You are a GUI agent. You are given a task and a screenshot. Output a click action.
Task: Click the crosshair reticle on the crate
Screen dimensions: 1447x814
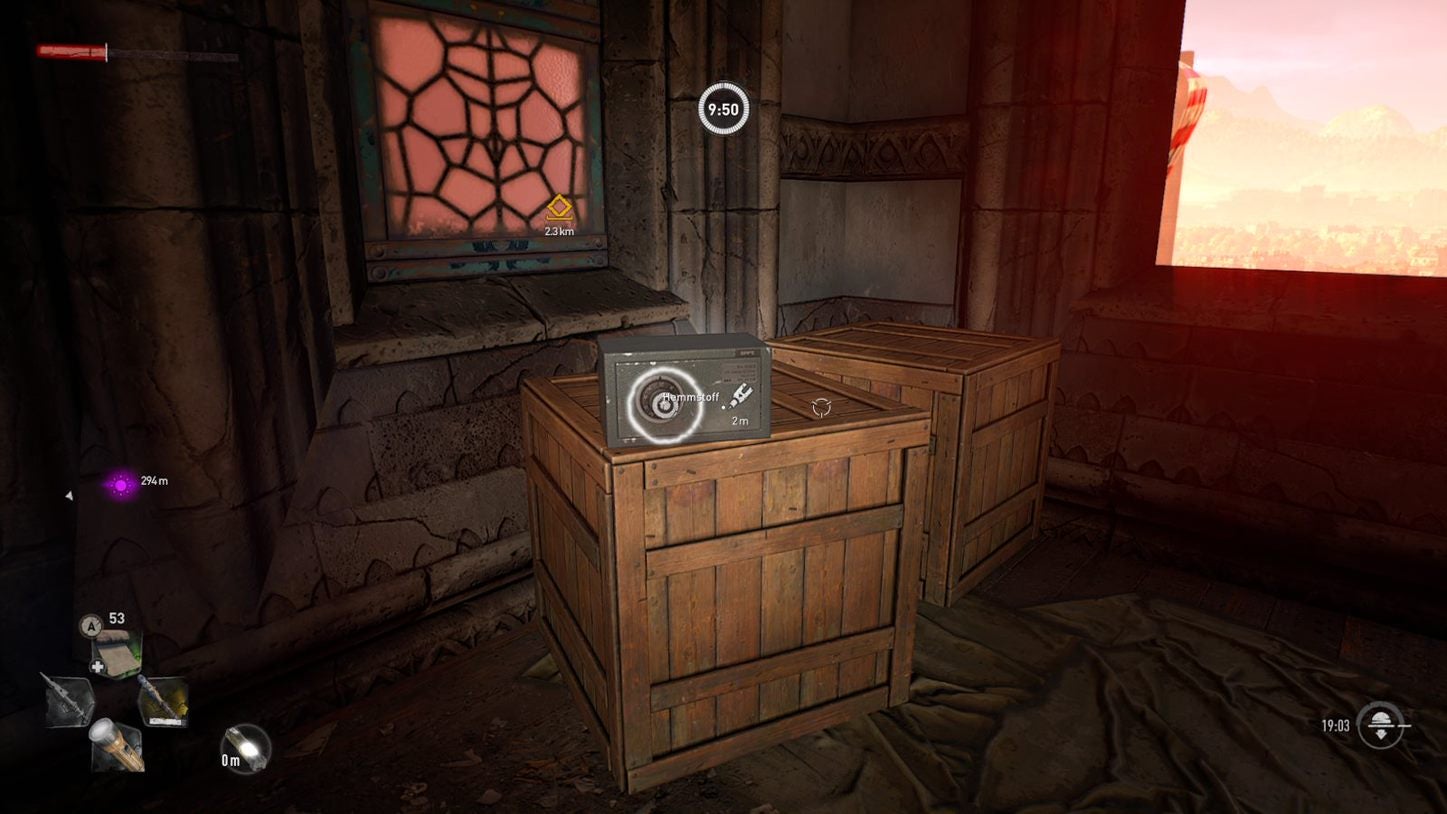[820, 405]
